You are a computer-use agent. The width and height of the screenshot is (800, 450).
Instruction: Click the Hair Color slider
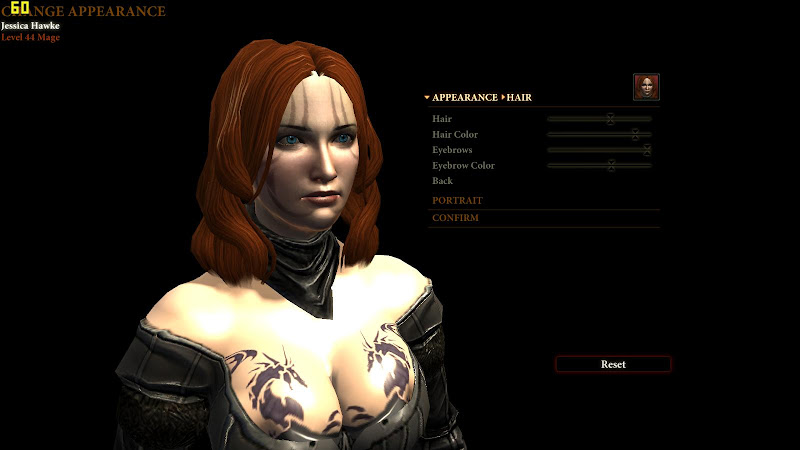[x=634, y=134]
